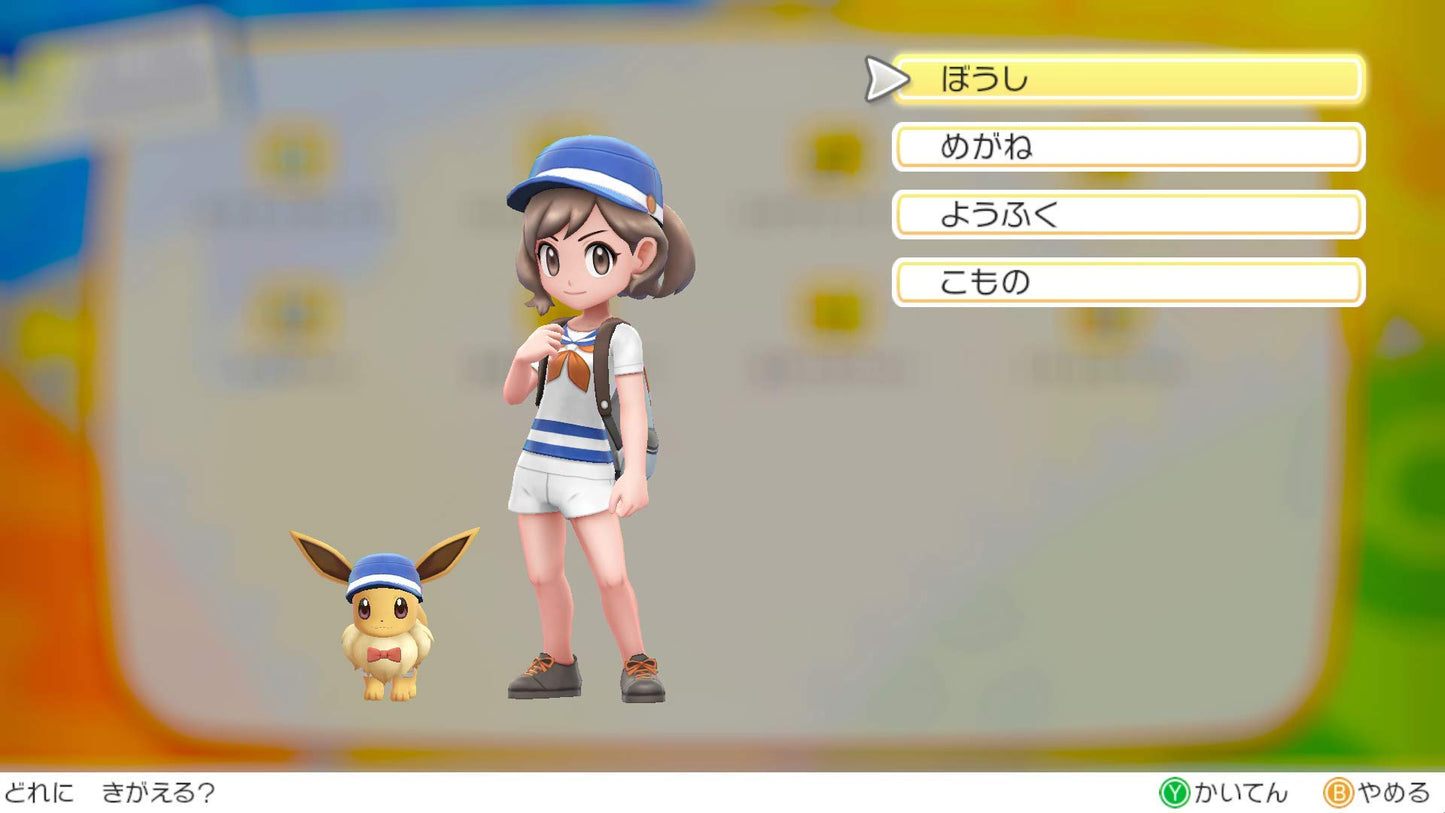The image size is (1445, 813).
Task: Open the ようふく clothing menu
Action: point(1130,215)
